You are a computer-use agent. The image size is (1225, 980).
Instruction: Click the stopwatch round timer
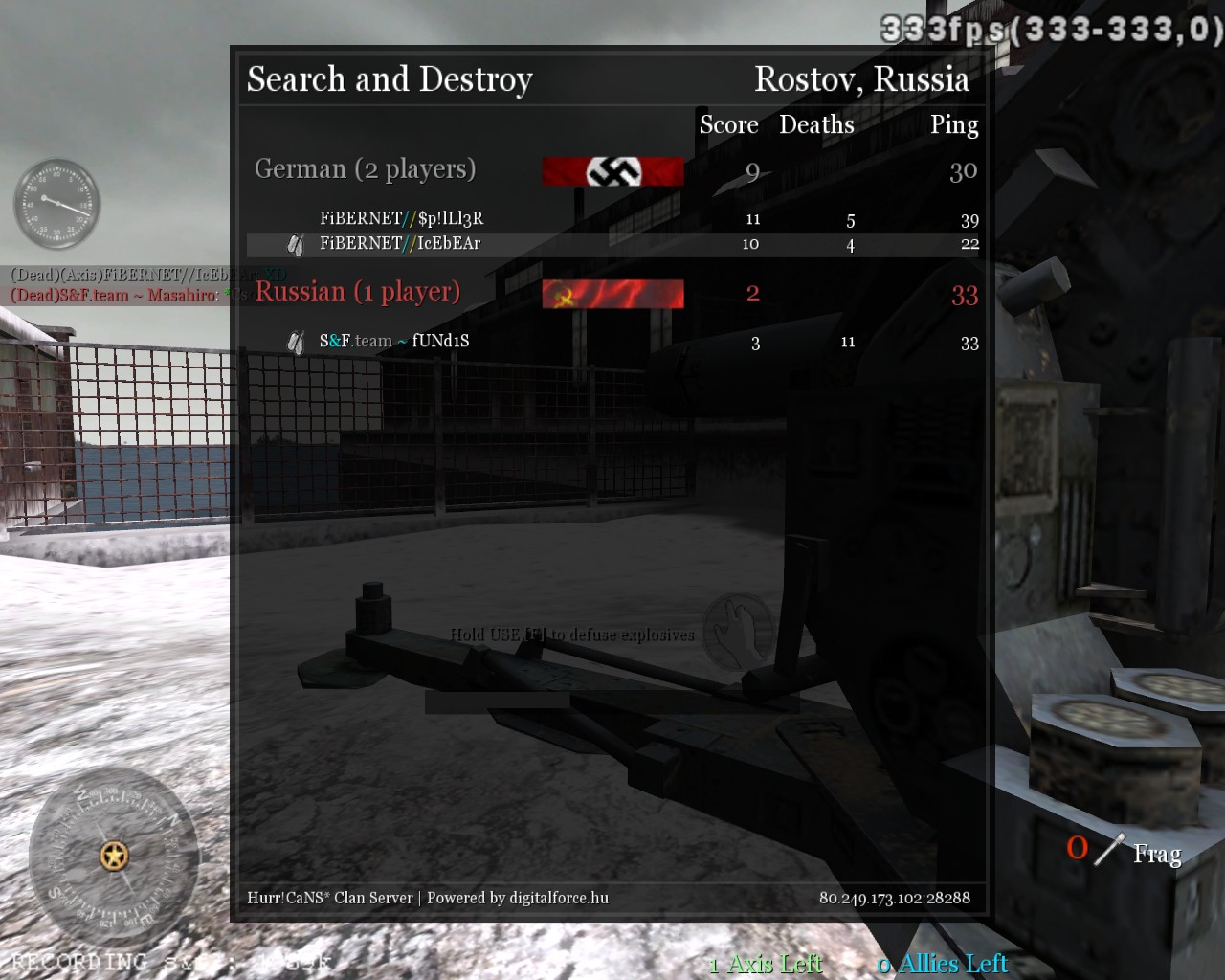click(56, 204)
